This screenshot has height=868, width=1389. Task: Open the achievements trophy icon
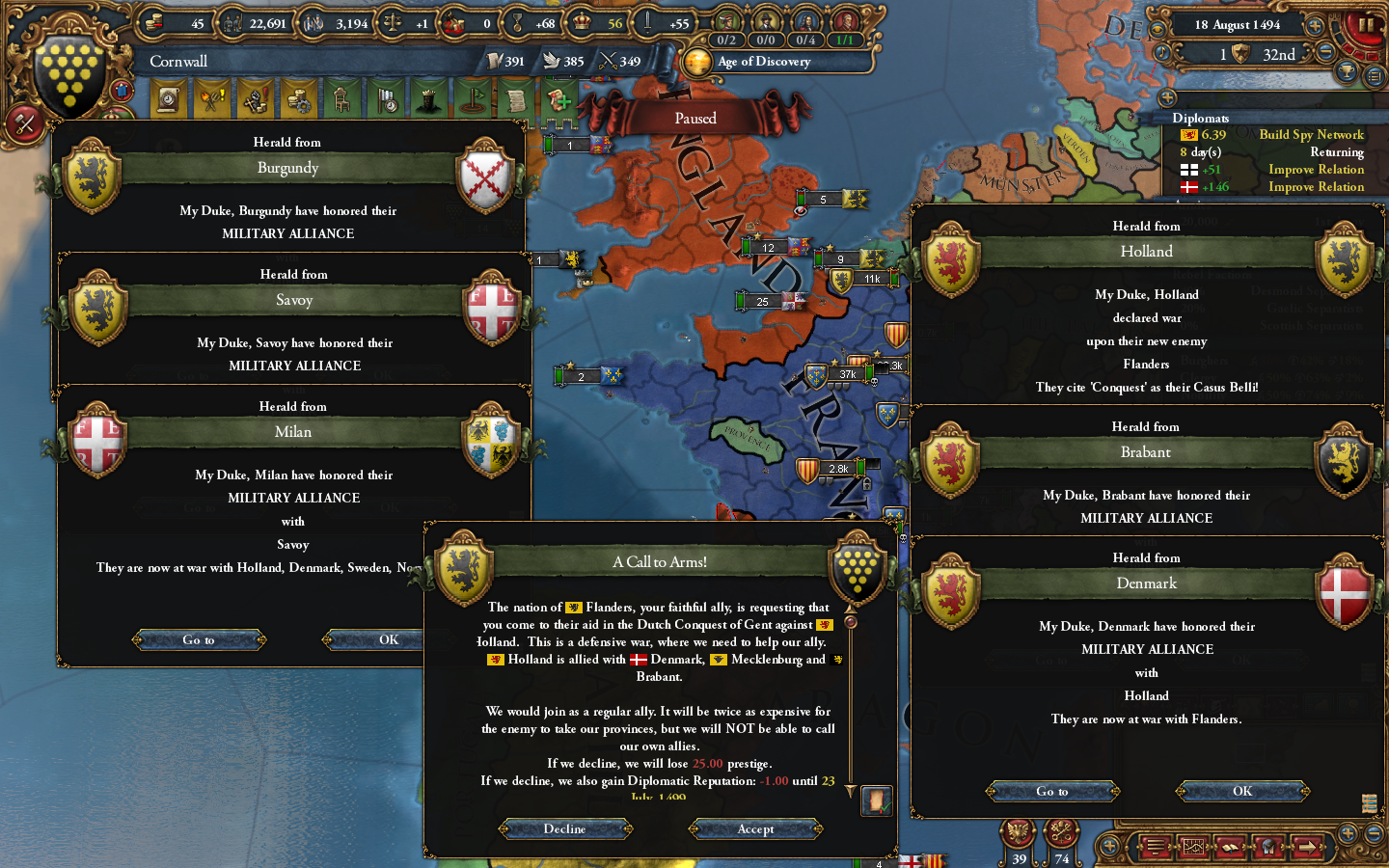tap(1346, 72)
